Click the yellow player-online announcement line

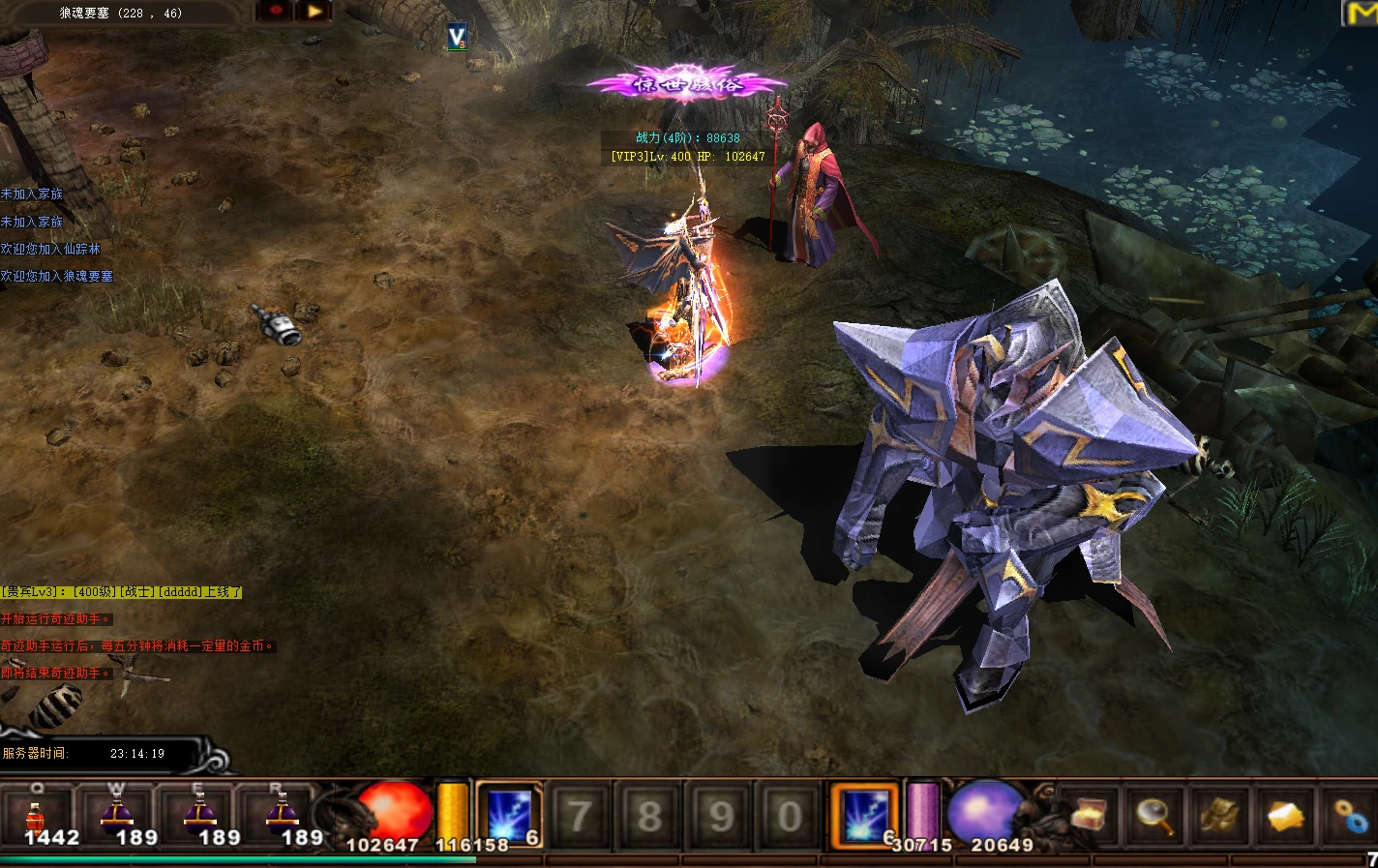point(121,591)
